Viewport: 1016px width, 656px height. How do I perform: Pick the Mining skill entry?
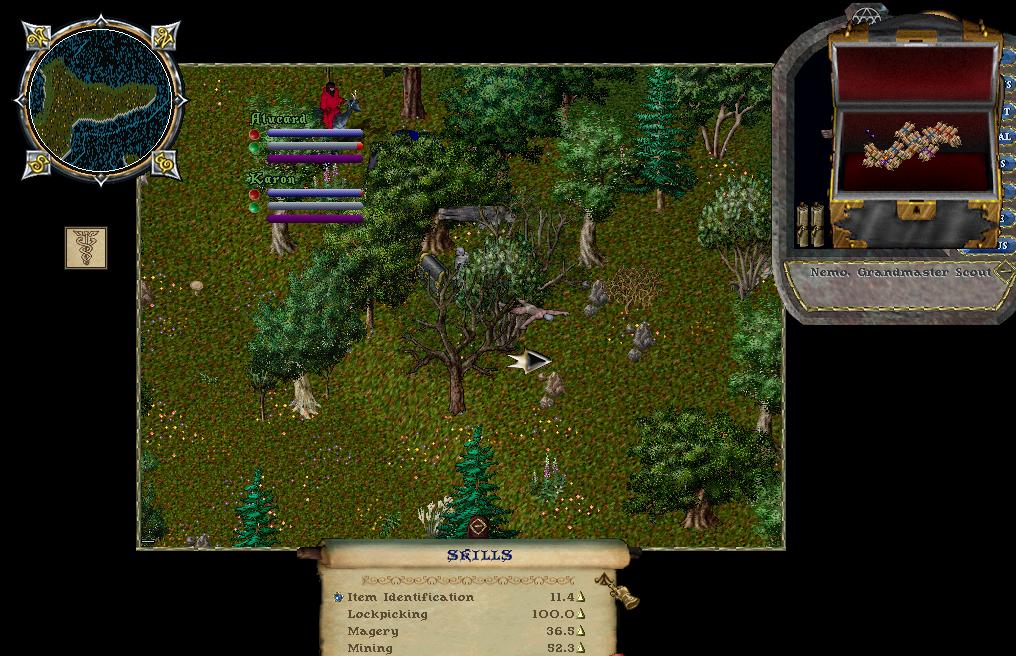click(x=370, y=648)
